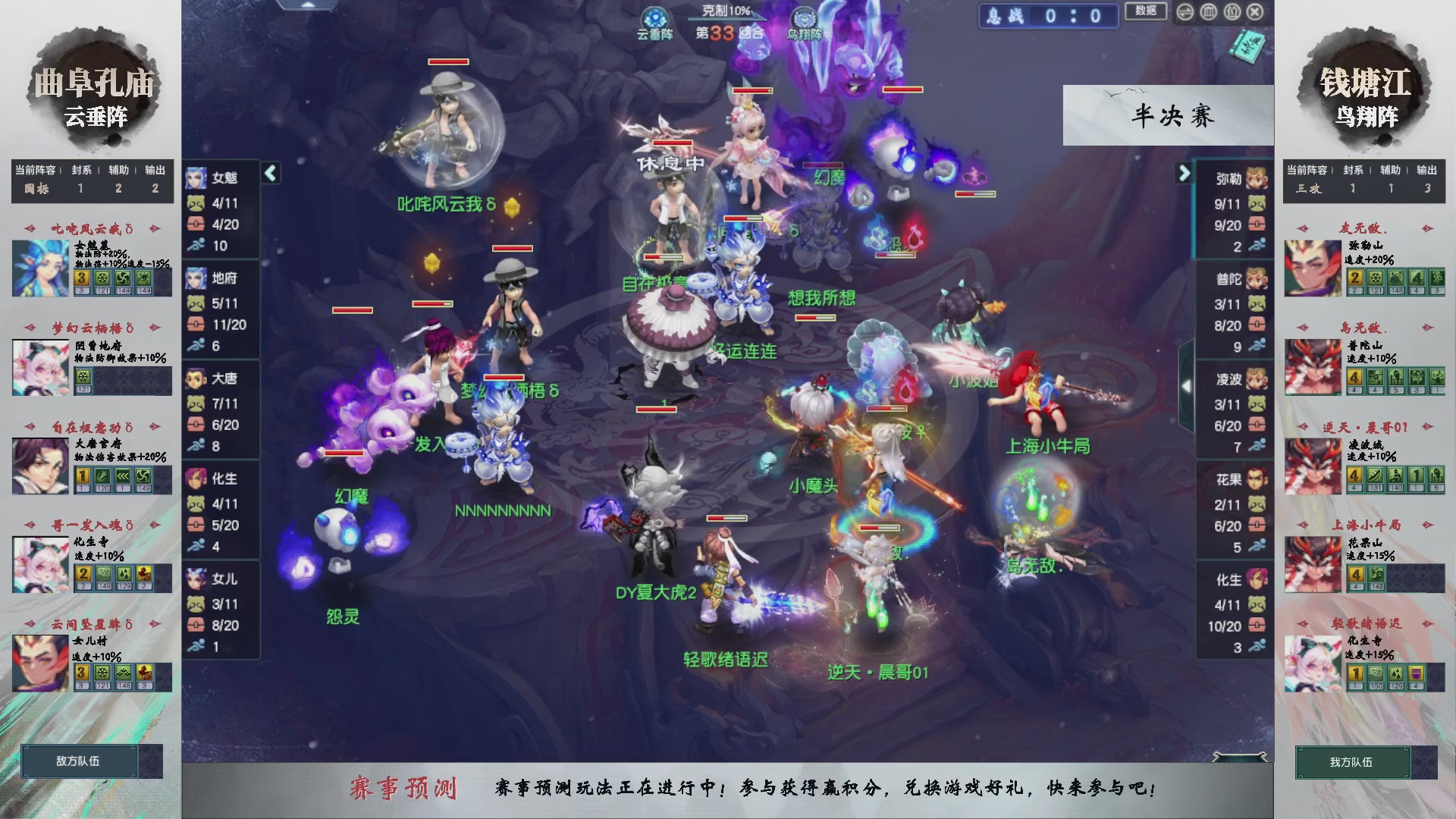Click the arrow-exchange icon in top-right toolbar
Viewport: 1456px width, 819px height.
click(x=1185, y=11)
